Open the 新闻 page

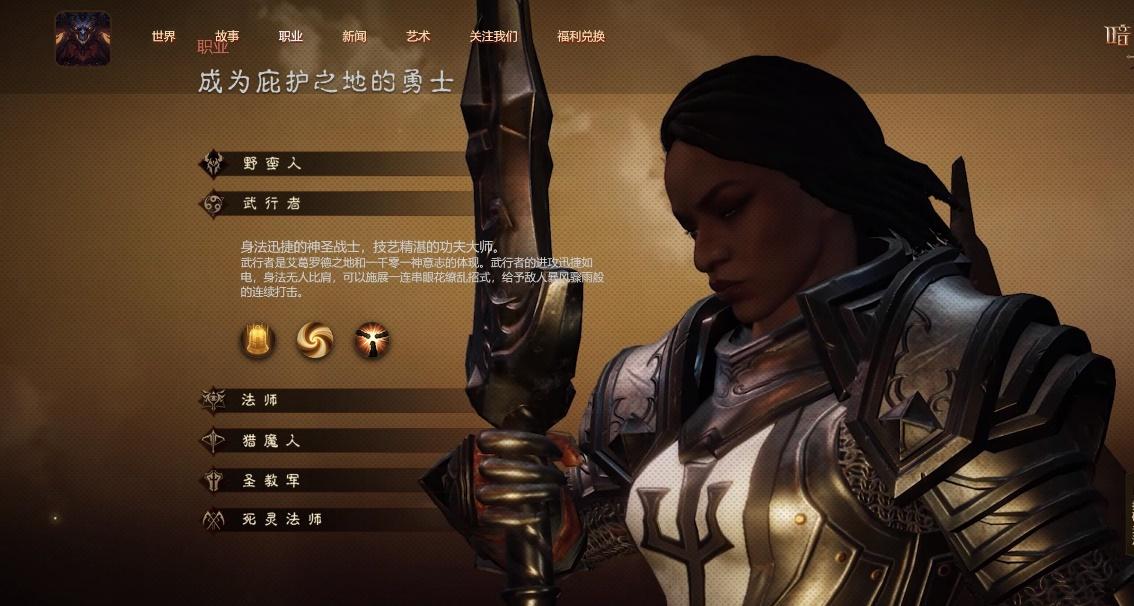pyautogui.click(x=354, y=37)
